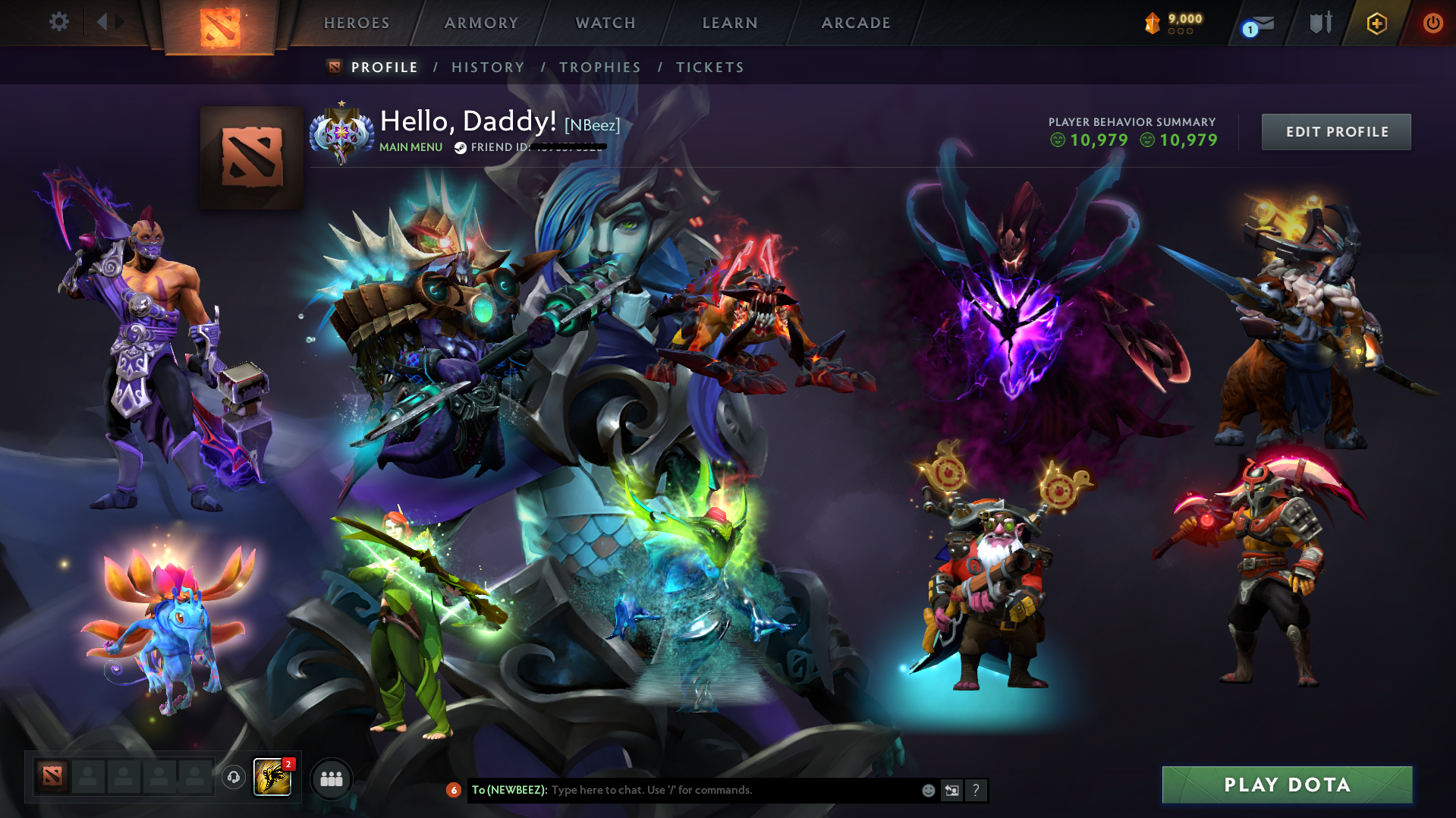Click the chat input field
Screen dimensions: 1456x818
click(683, 790)
